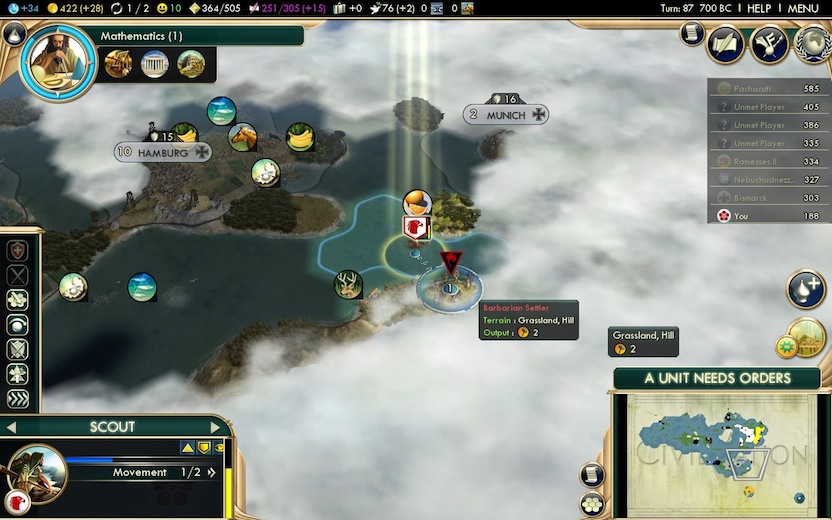Click 'A Unit Needs Orders' button
Image resolution: width=832 pixels, height=520 pixels.
(717, 379)
